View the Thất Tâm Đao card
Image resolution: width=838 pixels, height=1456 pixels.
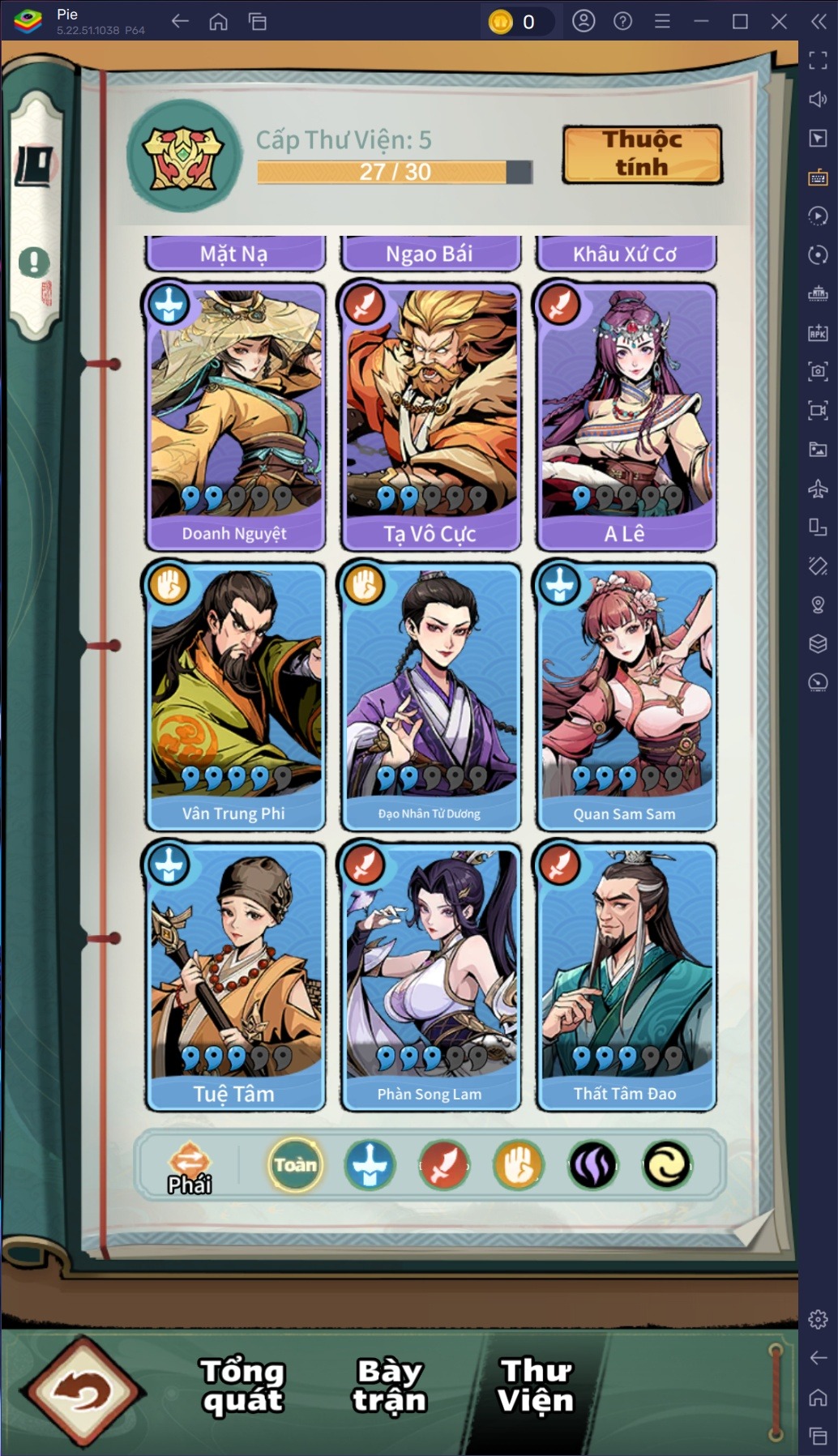[x=625, y=976]
